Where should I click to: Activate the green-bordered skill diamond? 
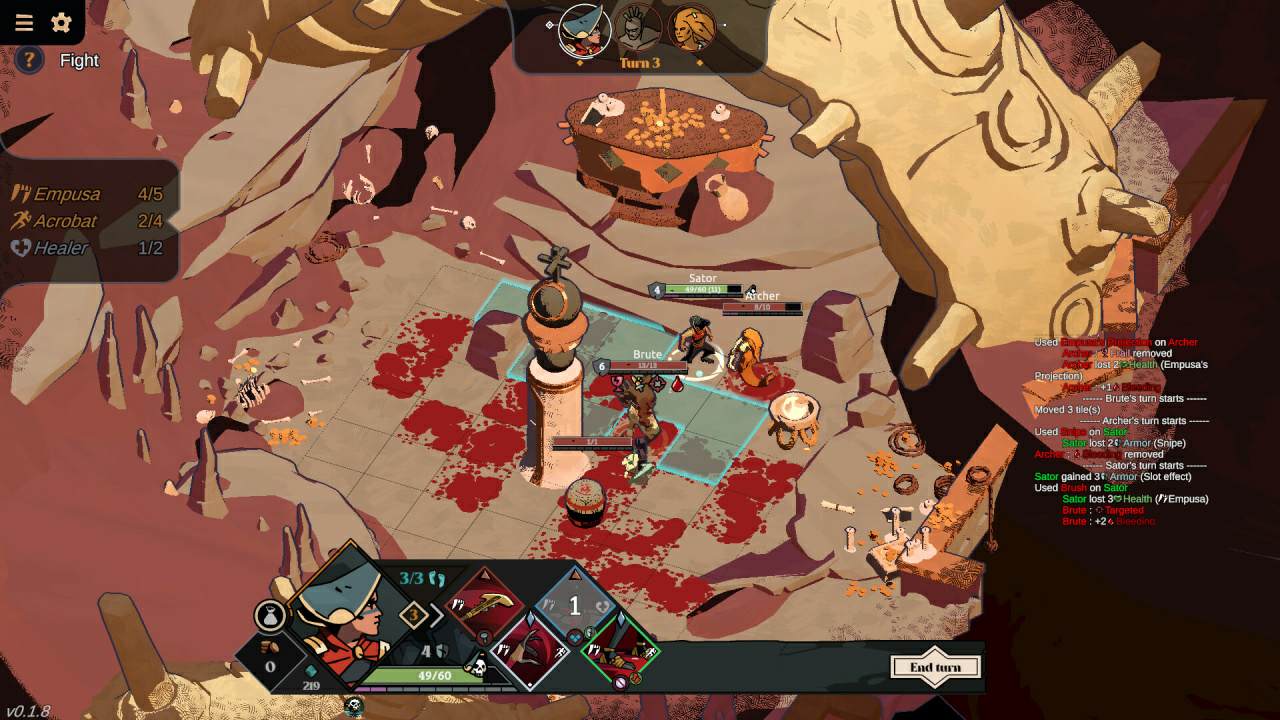pos(620,651)
